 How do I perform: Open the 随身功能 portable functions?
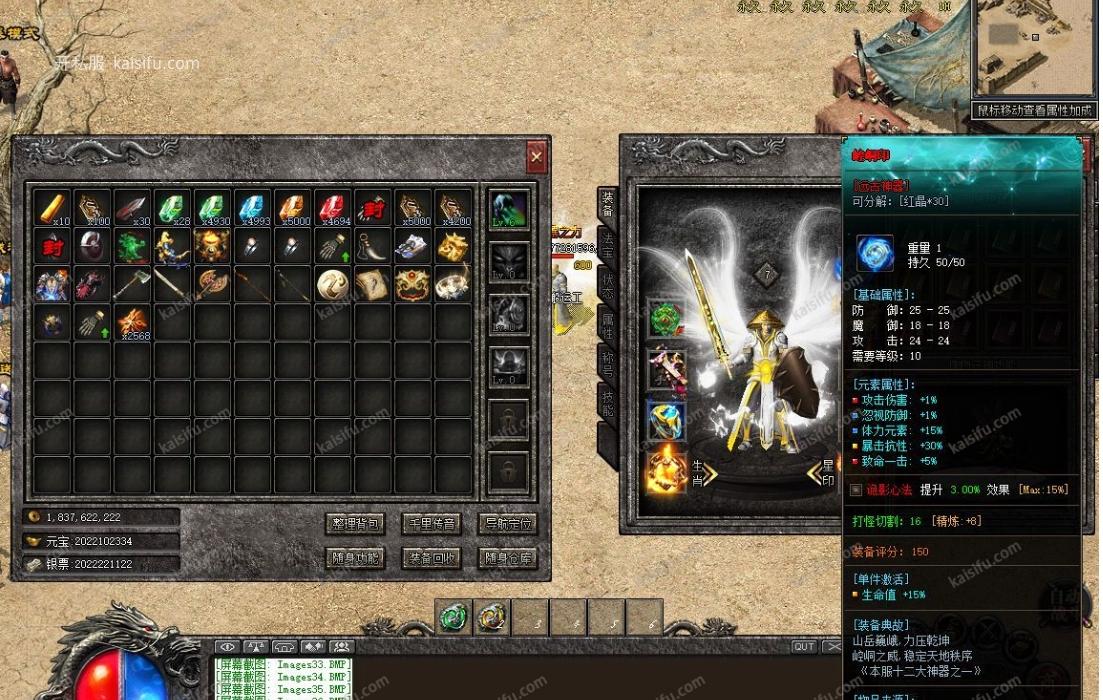pyautogui.click(x=355, y=558)
